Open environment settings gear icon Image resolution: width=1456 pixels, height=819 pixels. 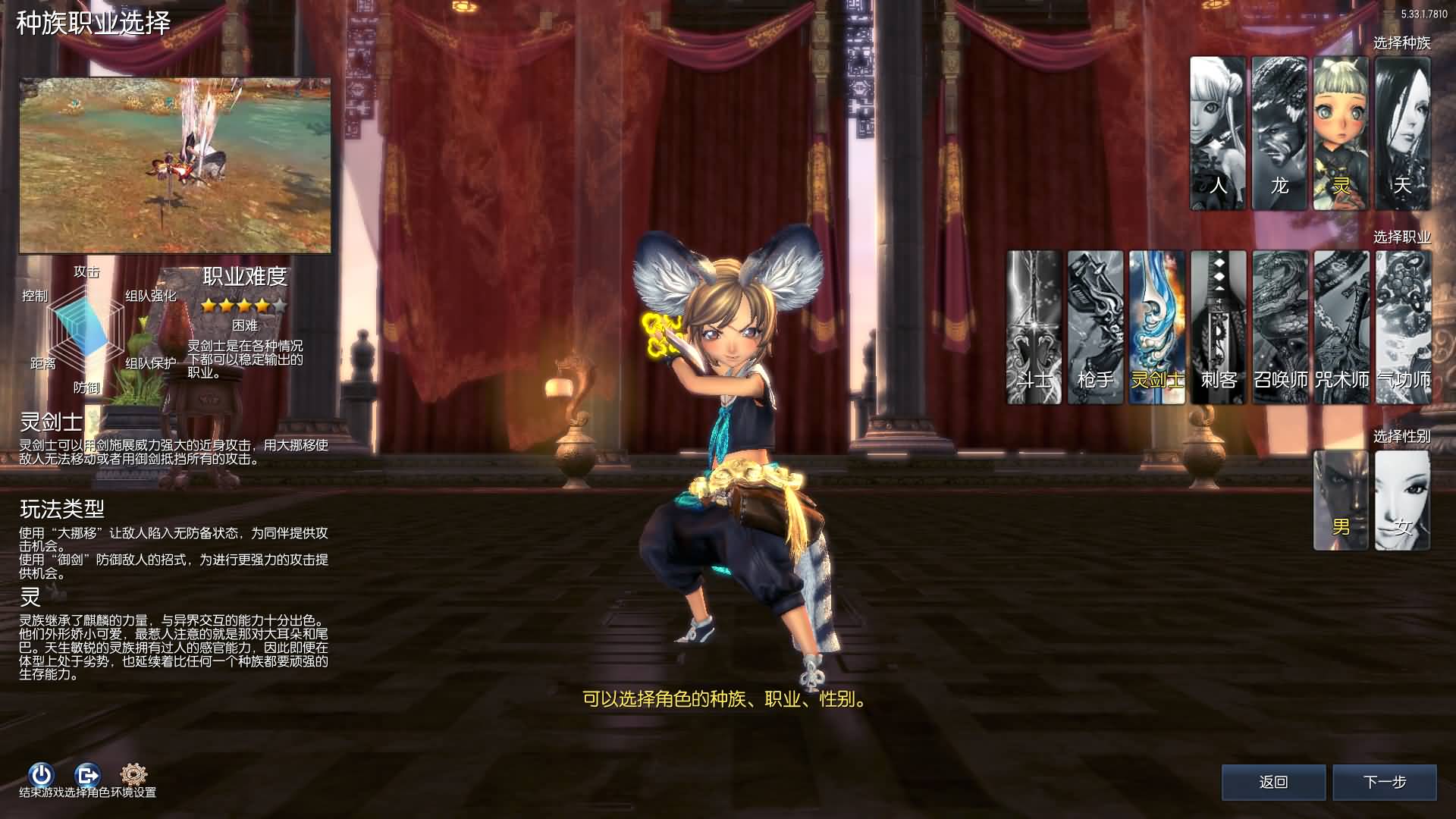133,774
